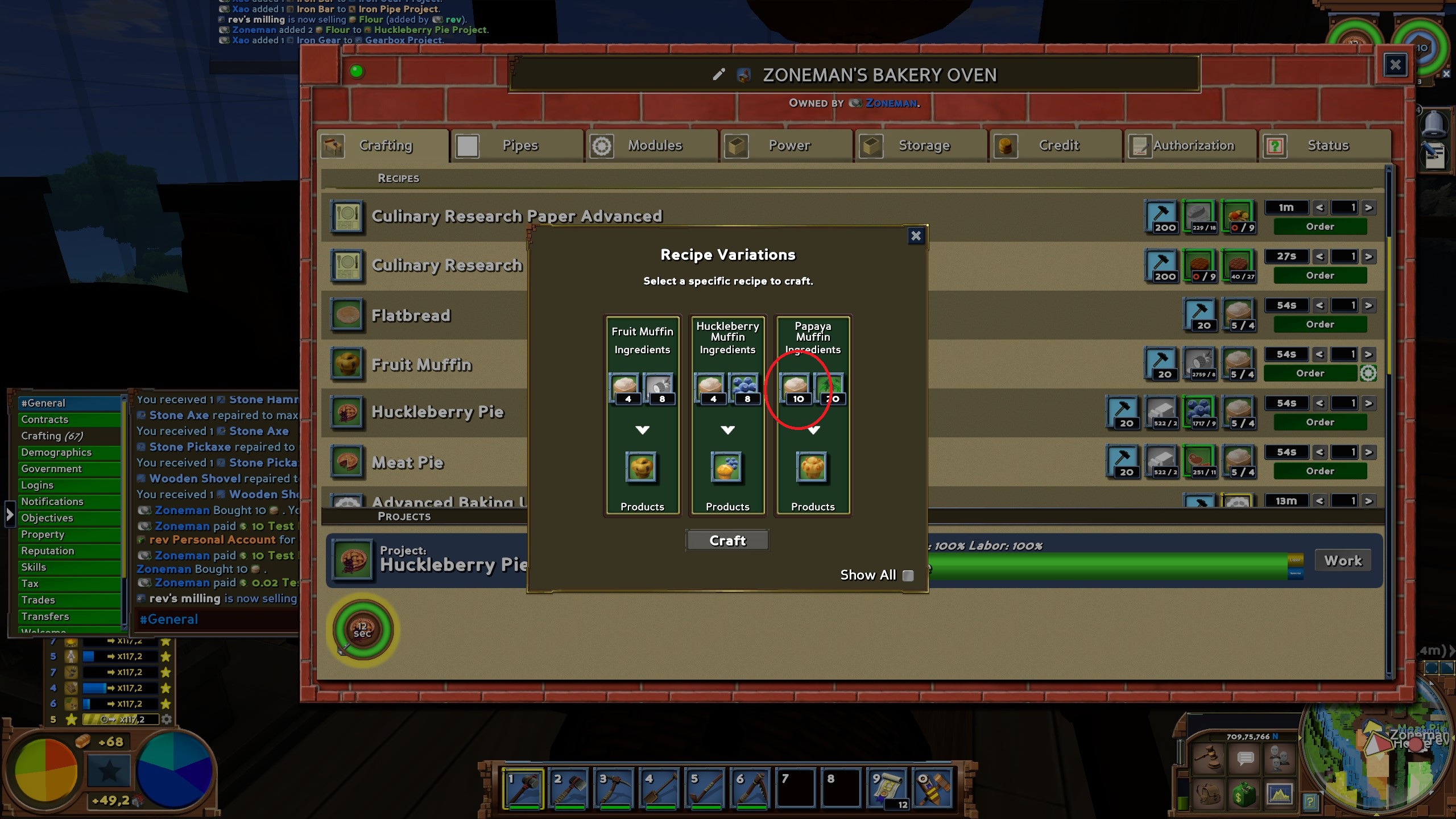The height and width of the screenshot is (819, 1456).
Task: Open the Storage tab
Action: [923, 146]
